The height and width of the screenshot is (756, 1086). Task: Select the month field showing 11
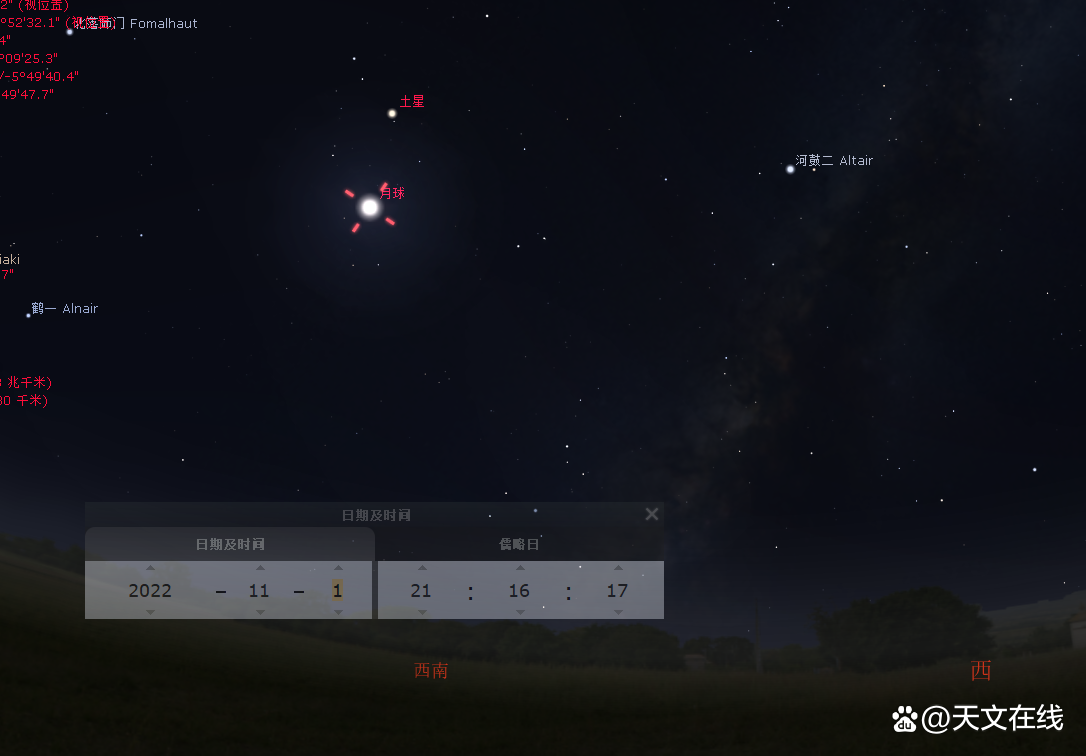pyautogui.click(x=259, y=590)
